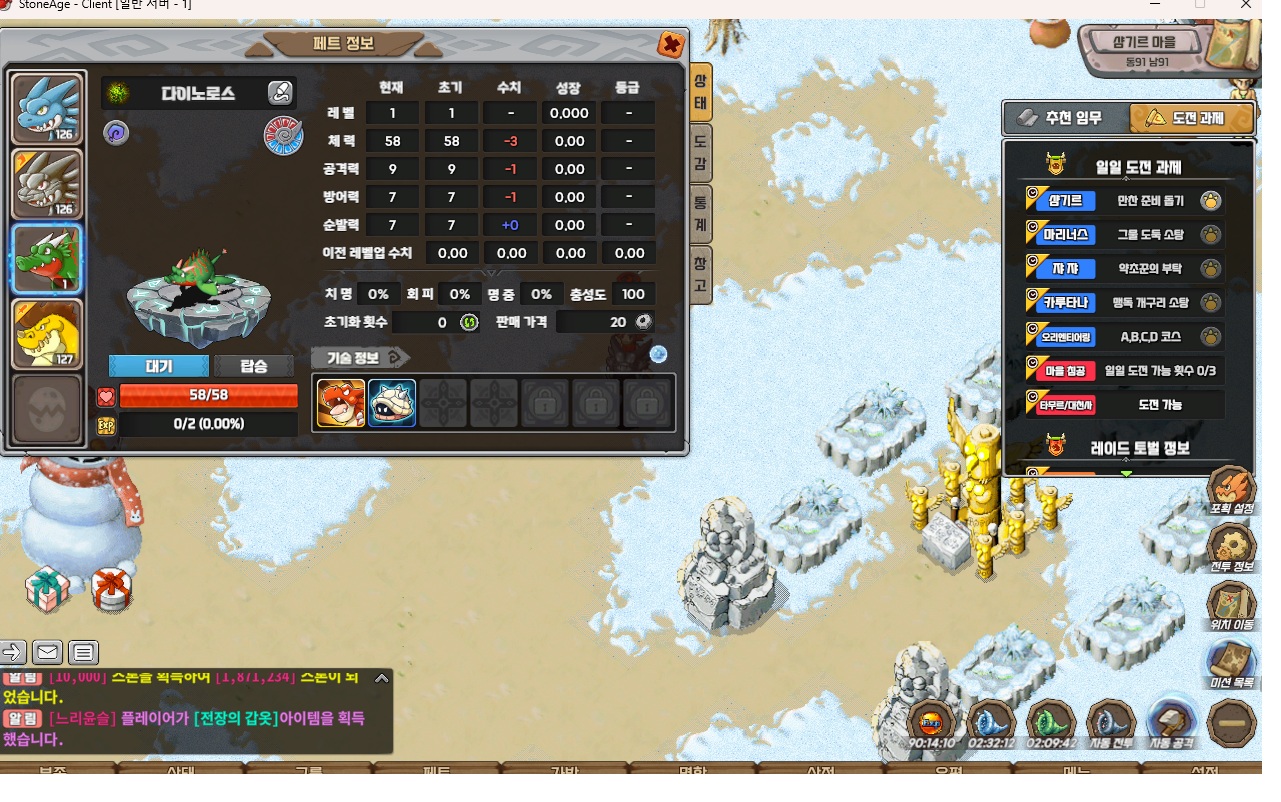Open the 기술 정보 skill info header
Image resolution: width=1281 pixels, height=802 pixels.
[360, 357]
